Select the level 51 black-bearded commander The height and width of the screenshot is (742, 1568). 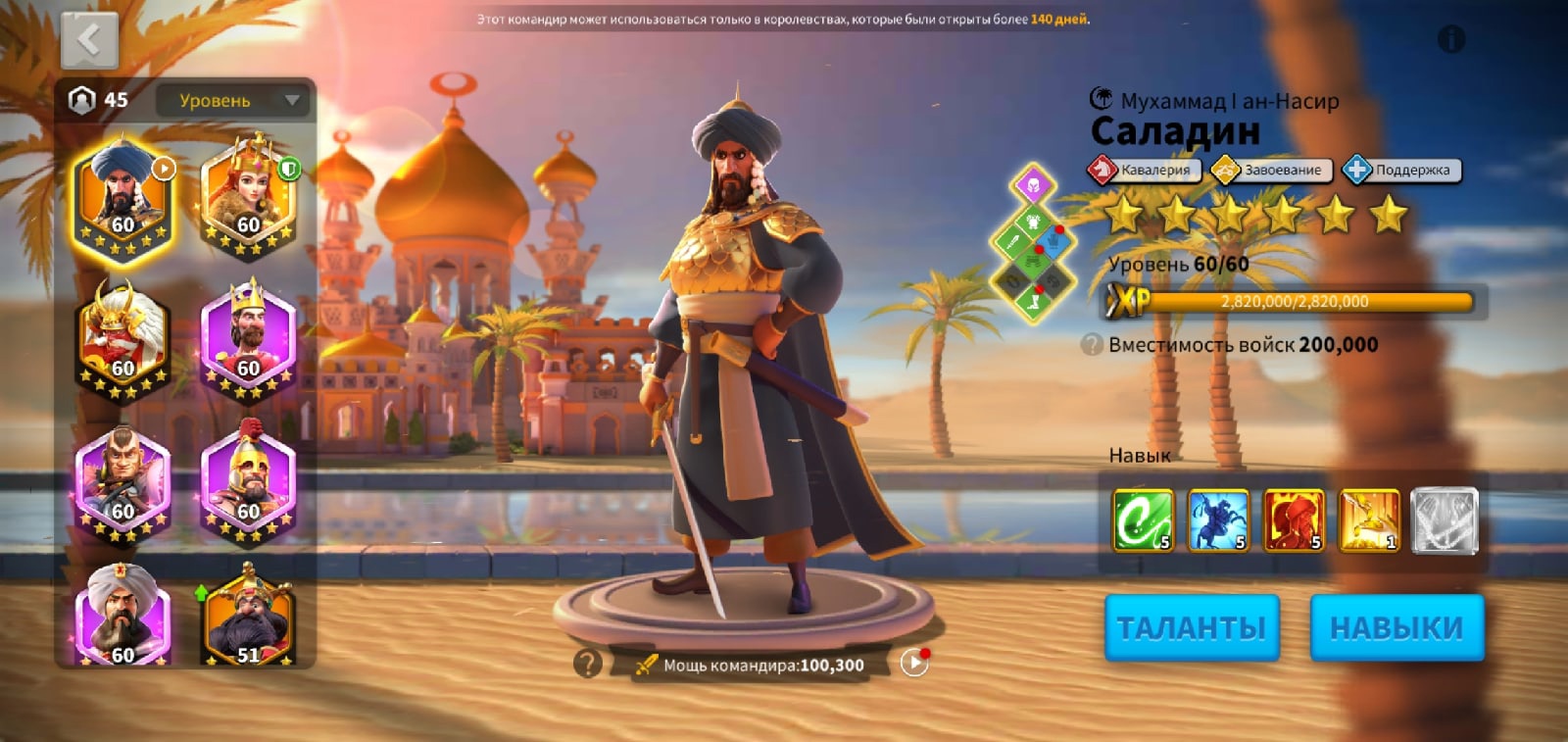click(x=248, y=618)
